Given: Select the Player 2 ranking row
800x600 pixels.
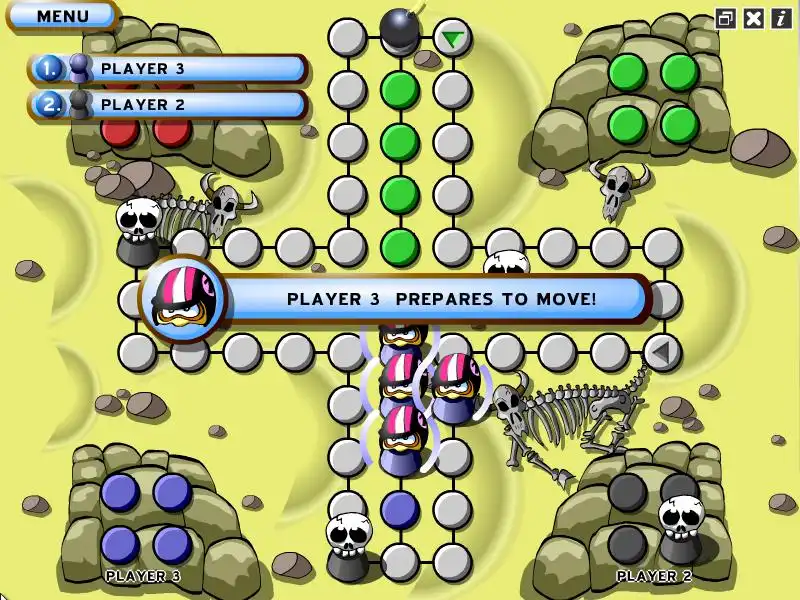Looking at the screenshot, I should (x=168, y=104).
